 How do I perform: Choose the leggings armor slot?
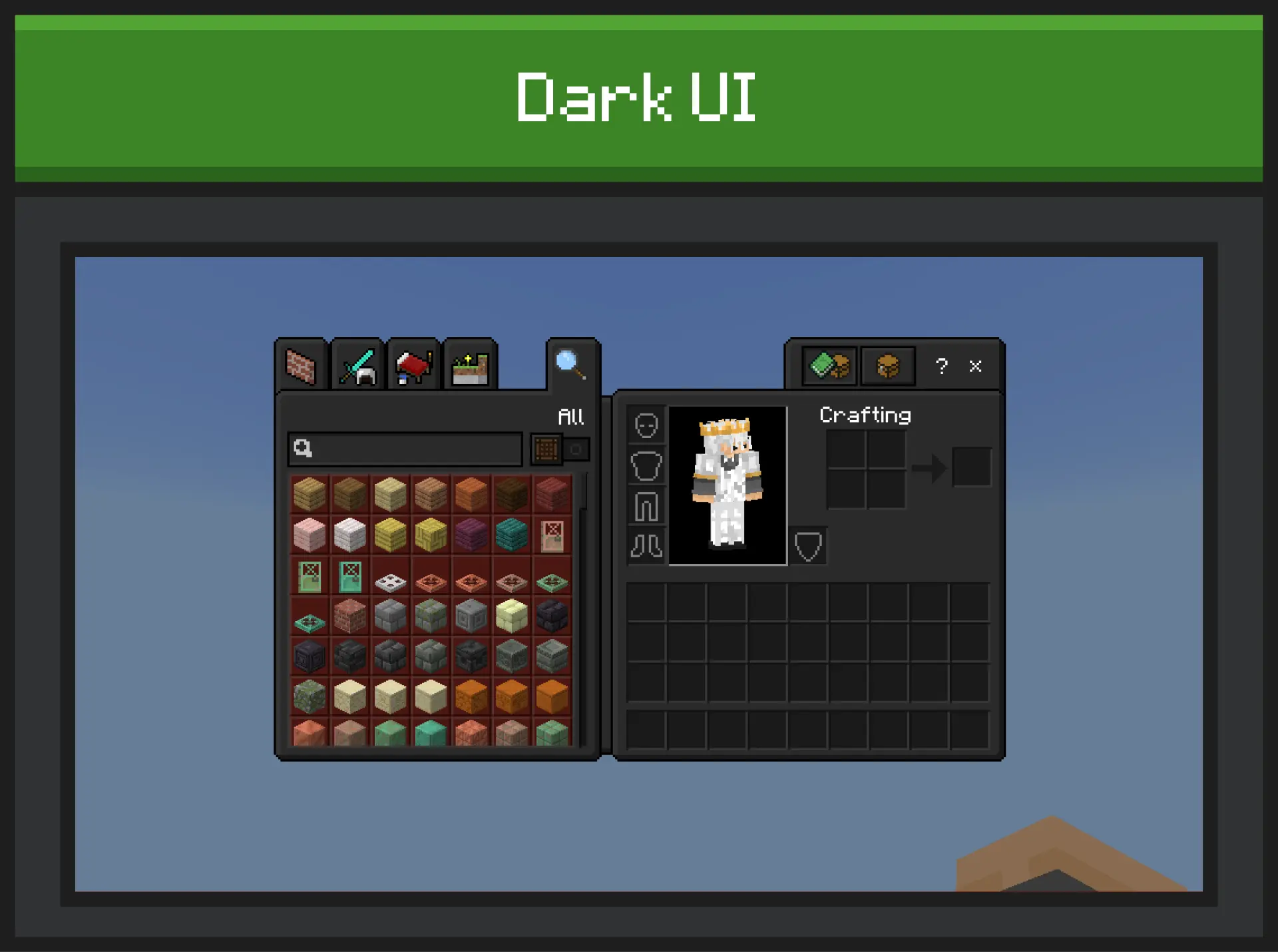point(646,507)
